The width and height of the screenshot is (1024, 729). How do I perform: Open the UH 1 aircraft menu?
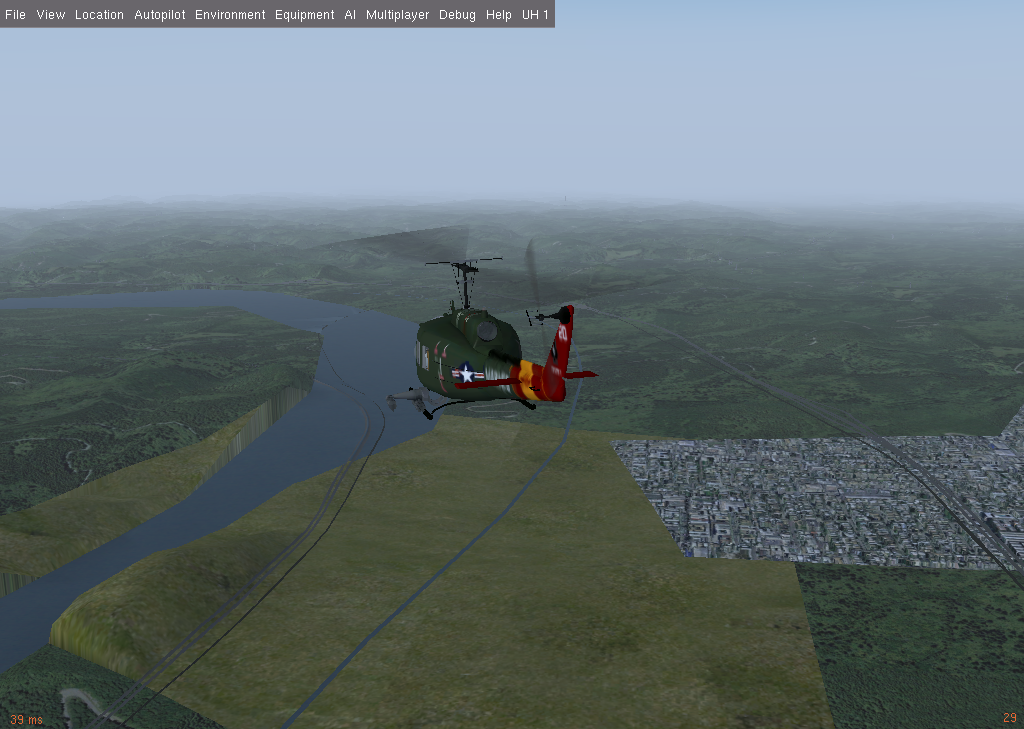coord(535,15)
